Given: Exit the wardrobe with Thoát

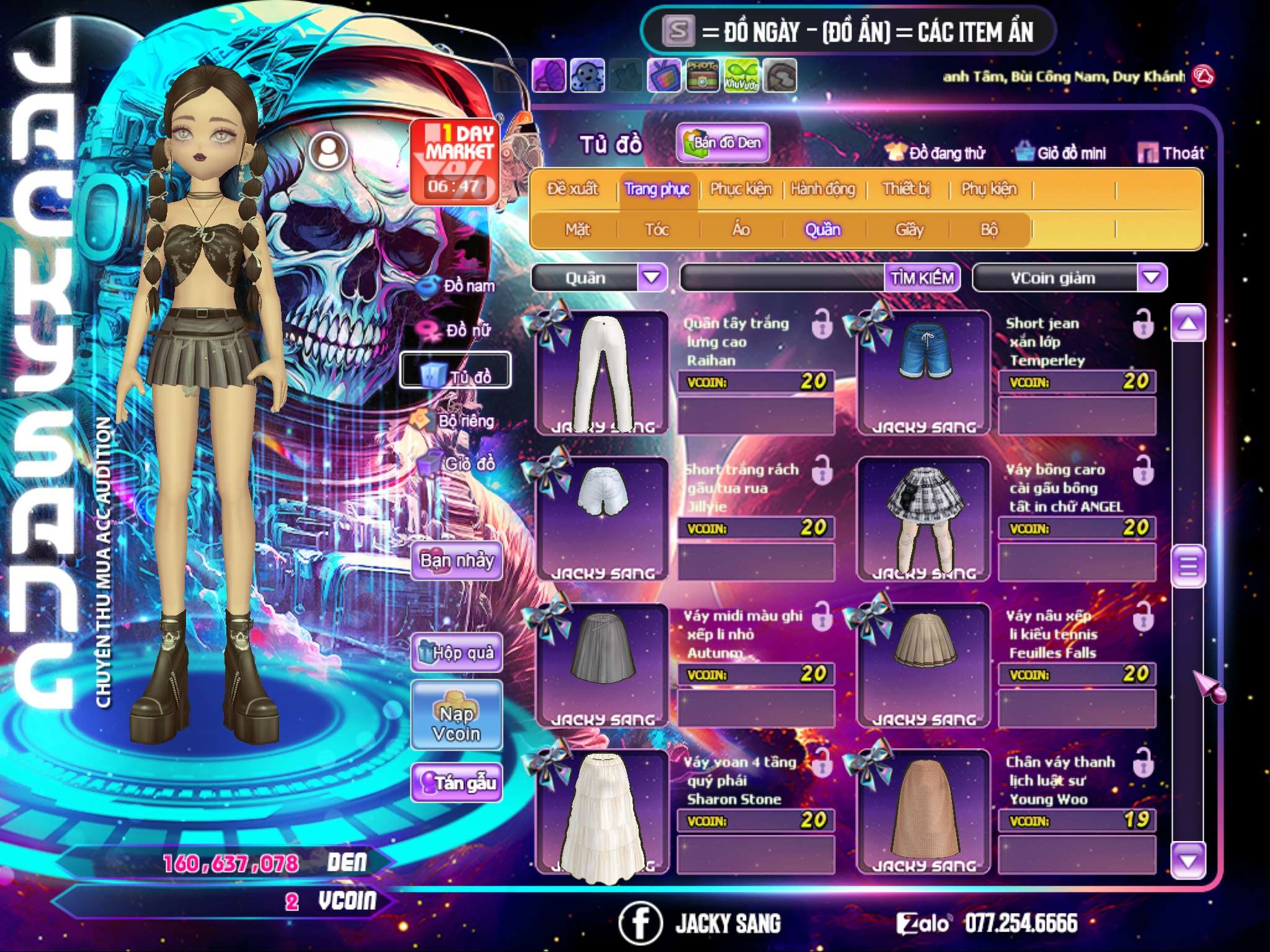Looking at the screenshot, I should (x=1171, y=153).
